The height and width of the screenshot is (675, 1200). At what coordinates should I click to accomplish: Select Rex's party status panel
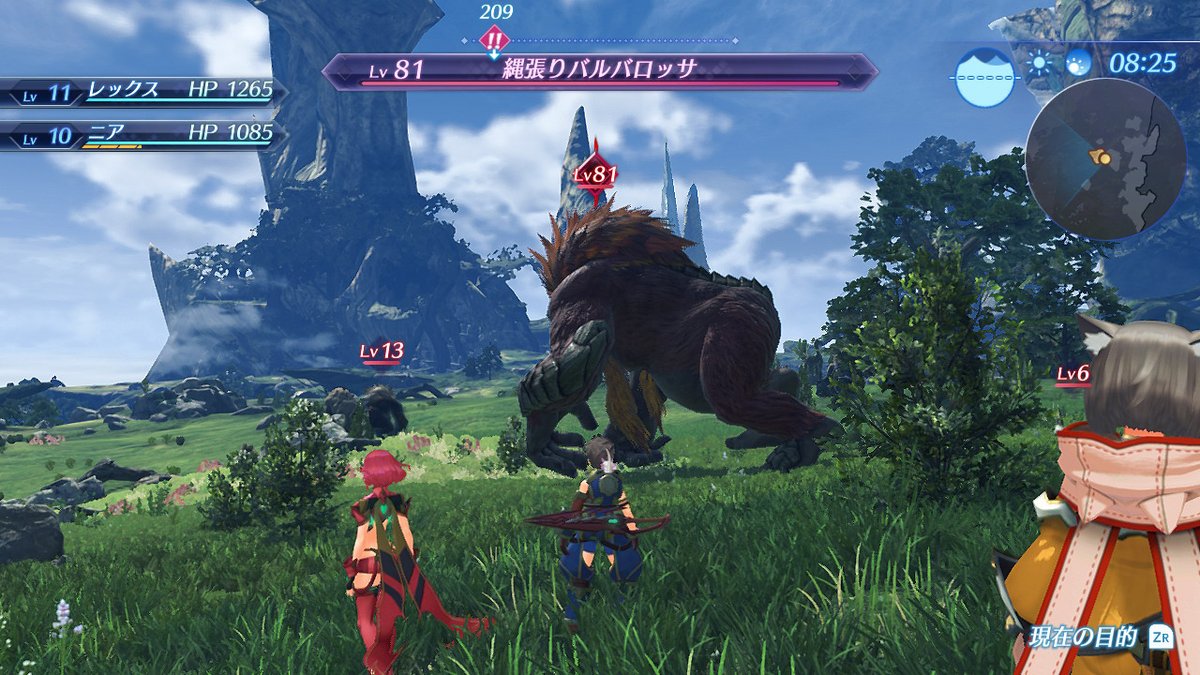[x=140, y=92]
